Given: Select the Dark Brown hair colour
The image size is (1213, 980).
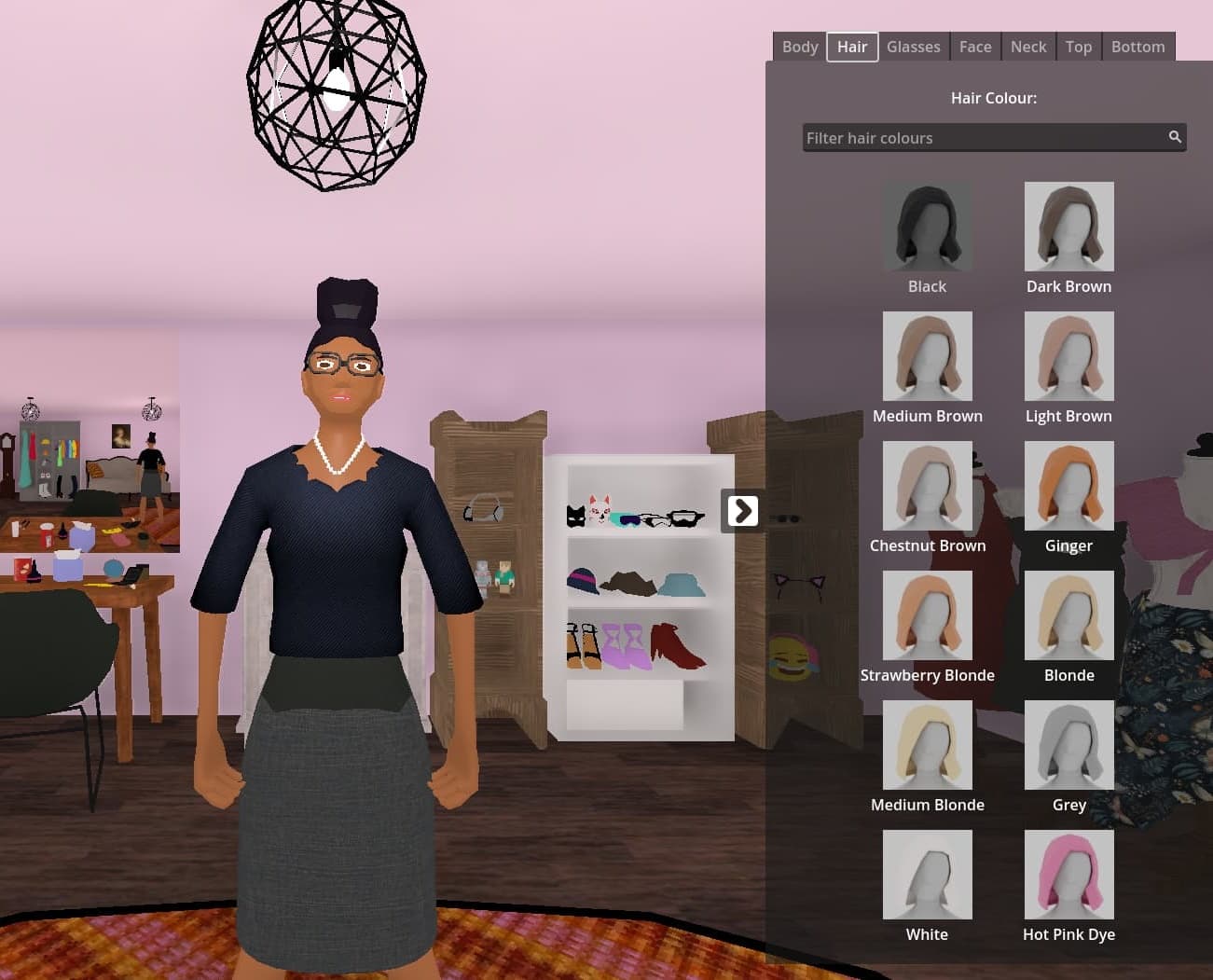Looking at the screenshot, I should coord(1068,226).
